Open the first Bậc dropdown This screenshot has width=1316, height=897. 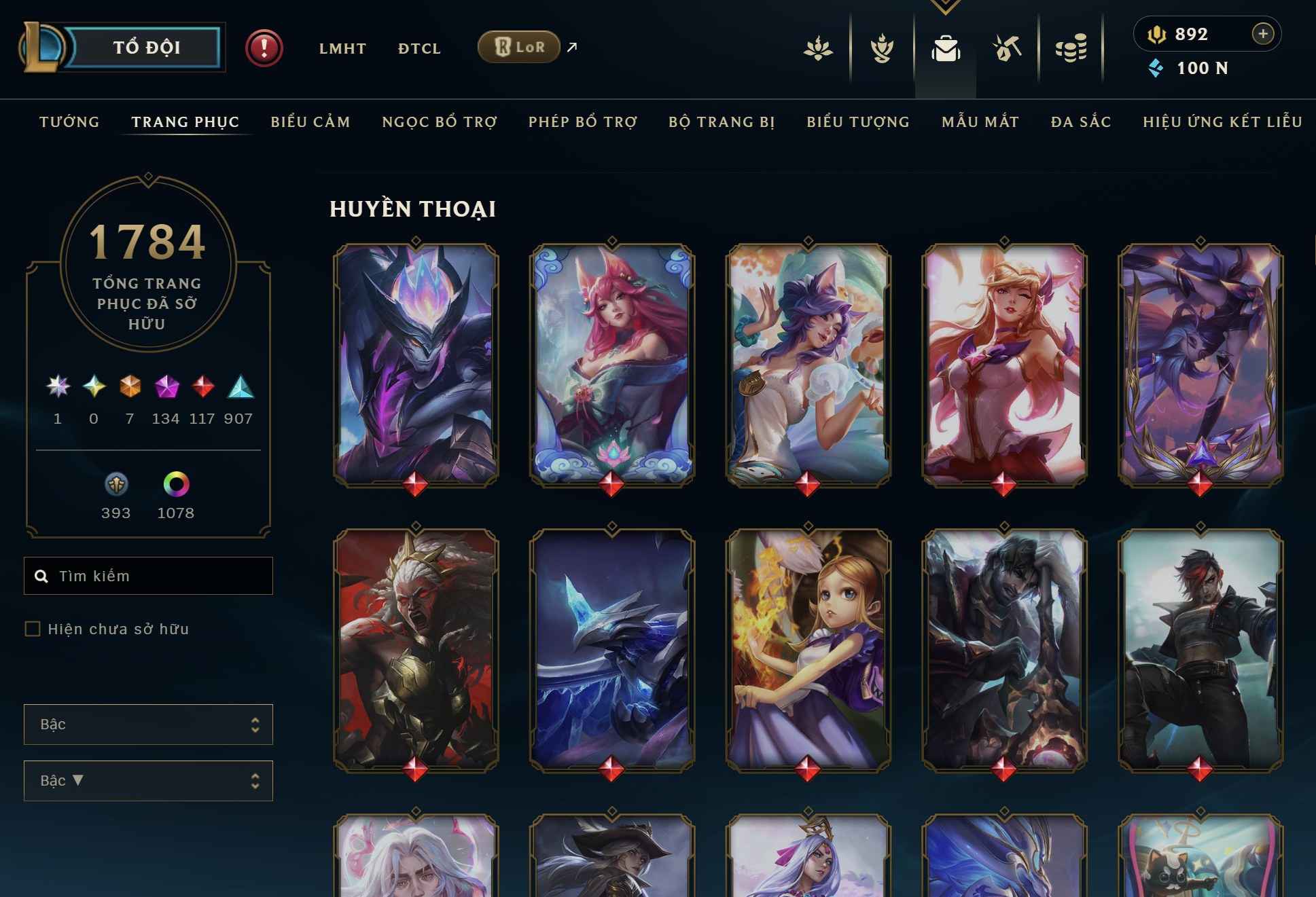coord(148,724)
